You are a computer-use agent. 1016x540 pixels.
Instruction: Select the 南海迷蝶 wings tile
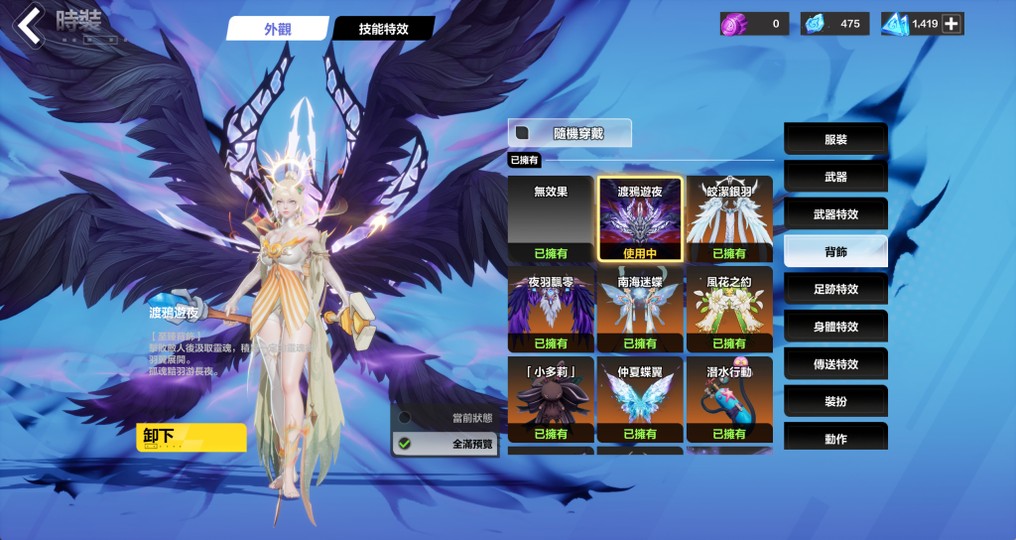tap(640, 308)
